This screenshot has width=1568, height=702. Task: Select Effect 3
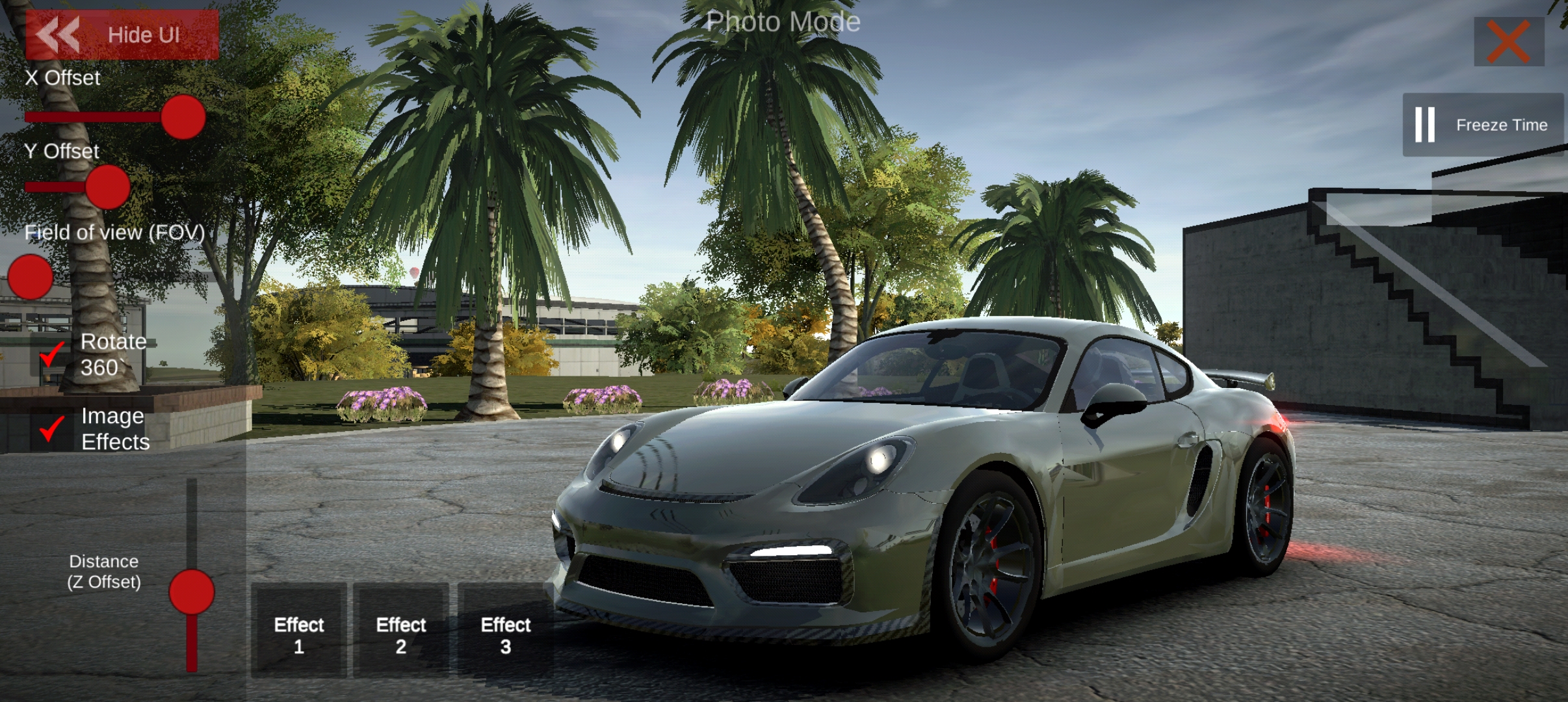coord(506,634)
